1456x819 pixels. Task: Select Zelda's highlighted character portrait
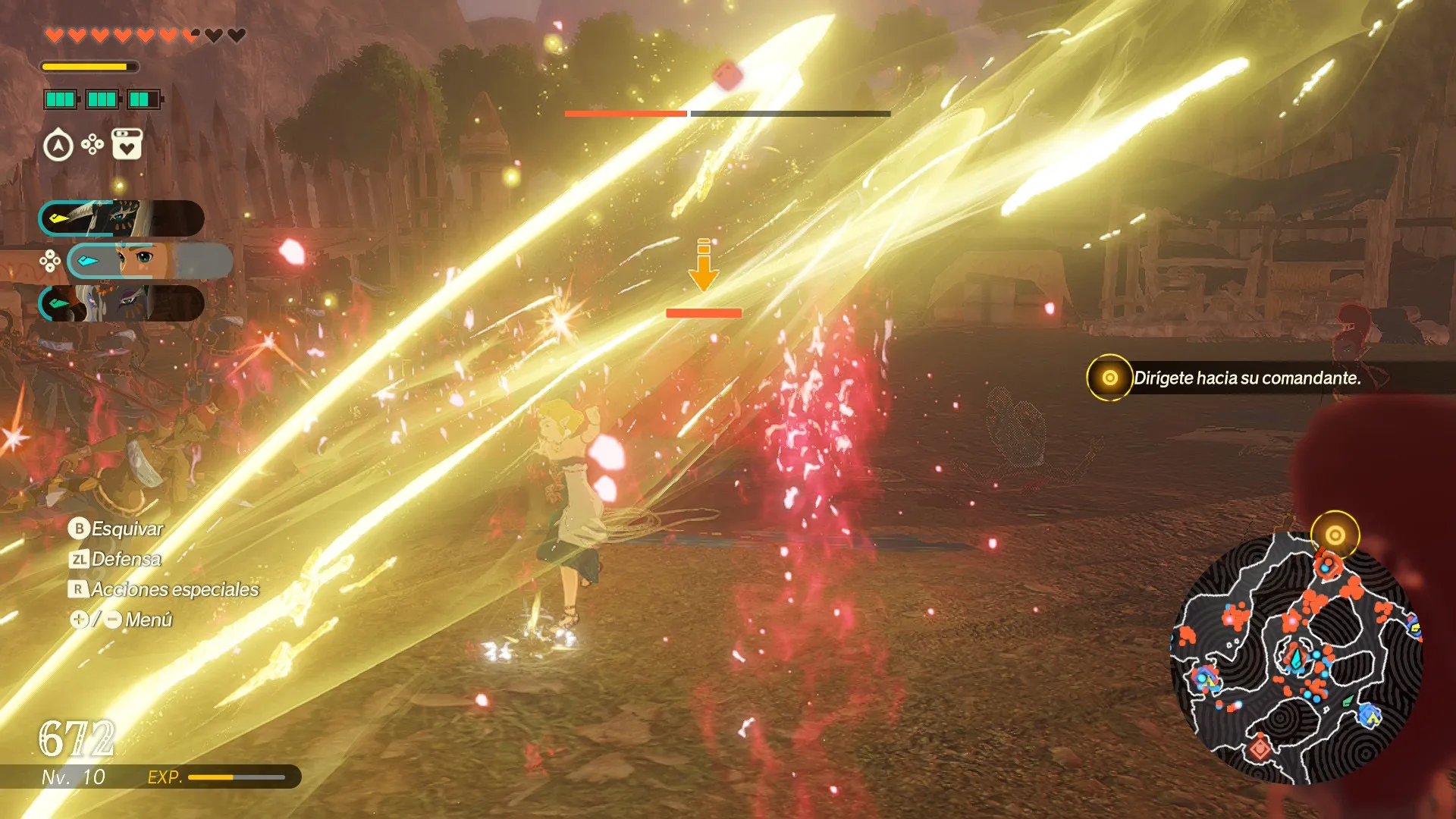point(149,261)
